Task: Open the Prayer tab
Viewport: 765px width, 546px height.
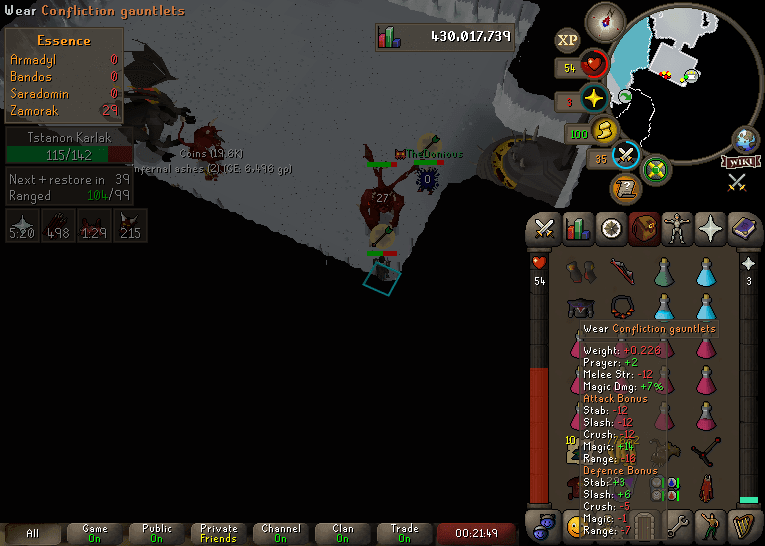Action: coord(711,228)
